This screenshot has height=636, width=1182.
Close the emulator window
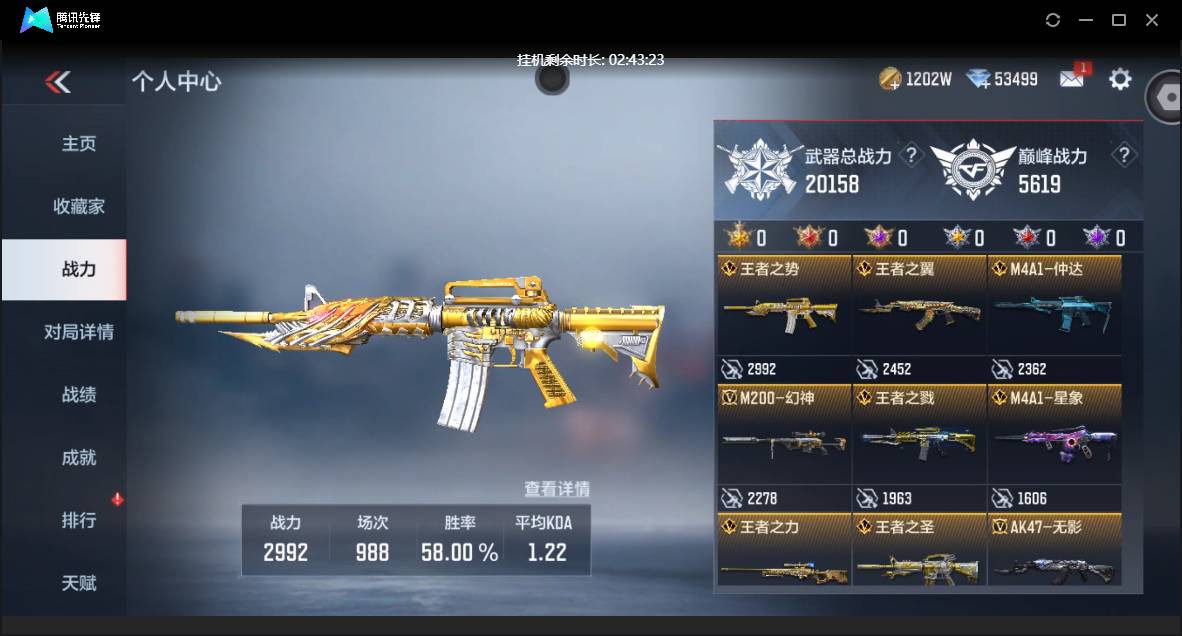(1152, 20)
